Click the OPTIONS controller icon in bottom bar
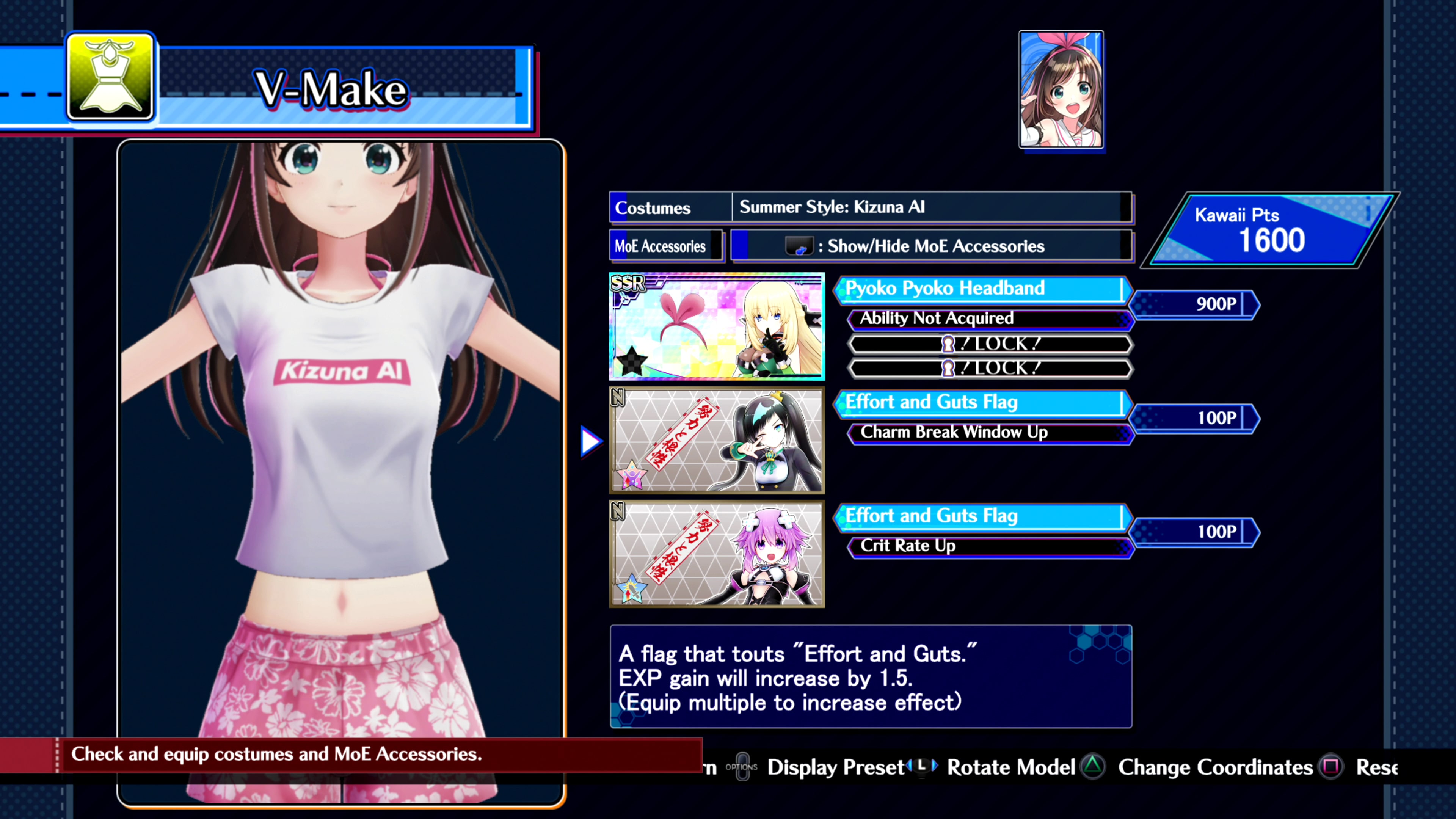The image size is (1456, 819). tap(742, 767)
